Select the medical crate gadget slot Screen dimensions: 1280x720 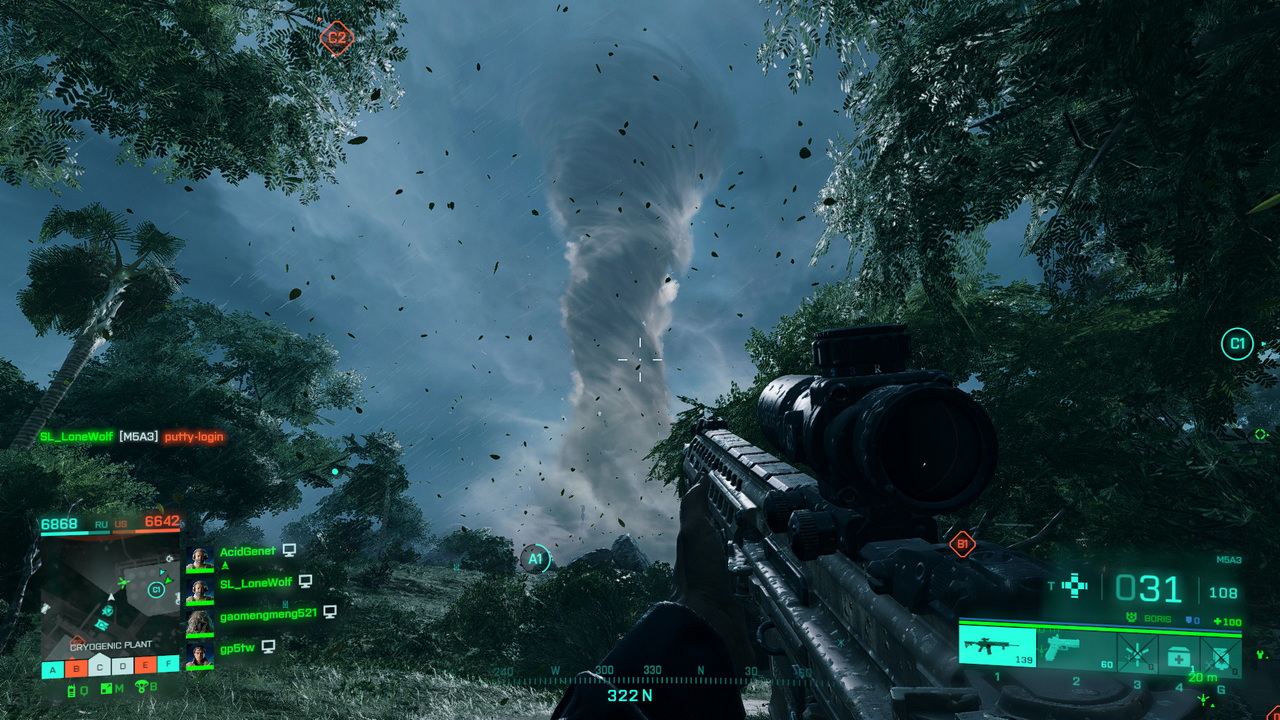coord(1179,650)
